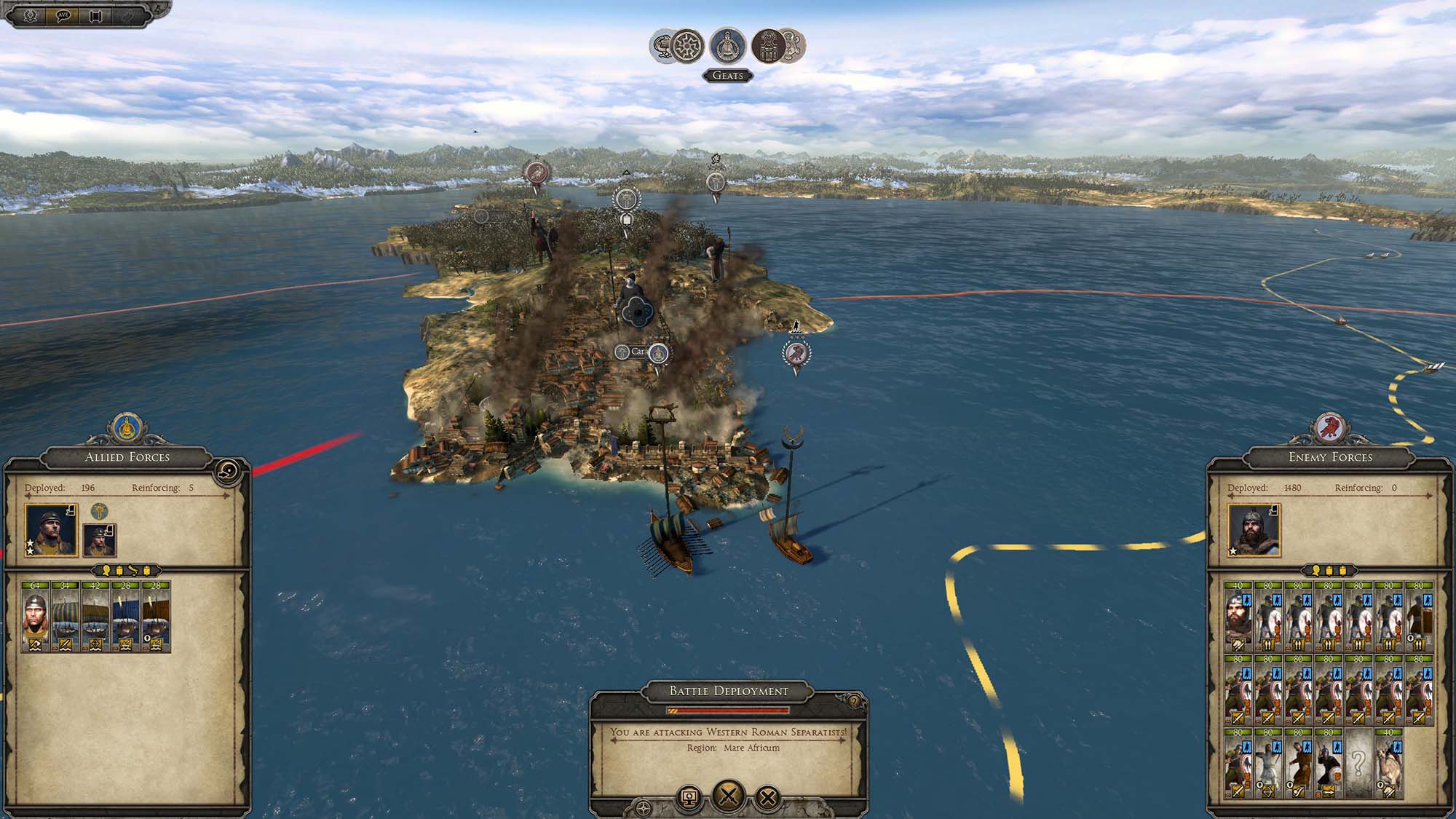
Task: Click the compass wheel button beside deployment panel
Action: click(x=644, y=808)
